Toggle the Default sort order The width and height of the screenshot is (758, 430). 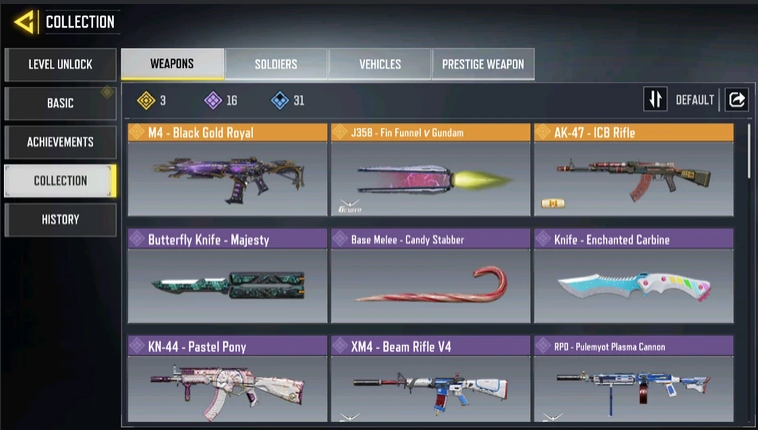[680, 100]
